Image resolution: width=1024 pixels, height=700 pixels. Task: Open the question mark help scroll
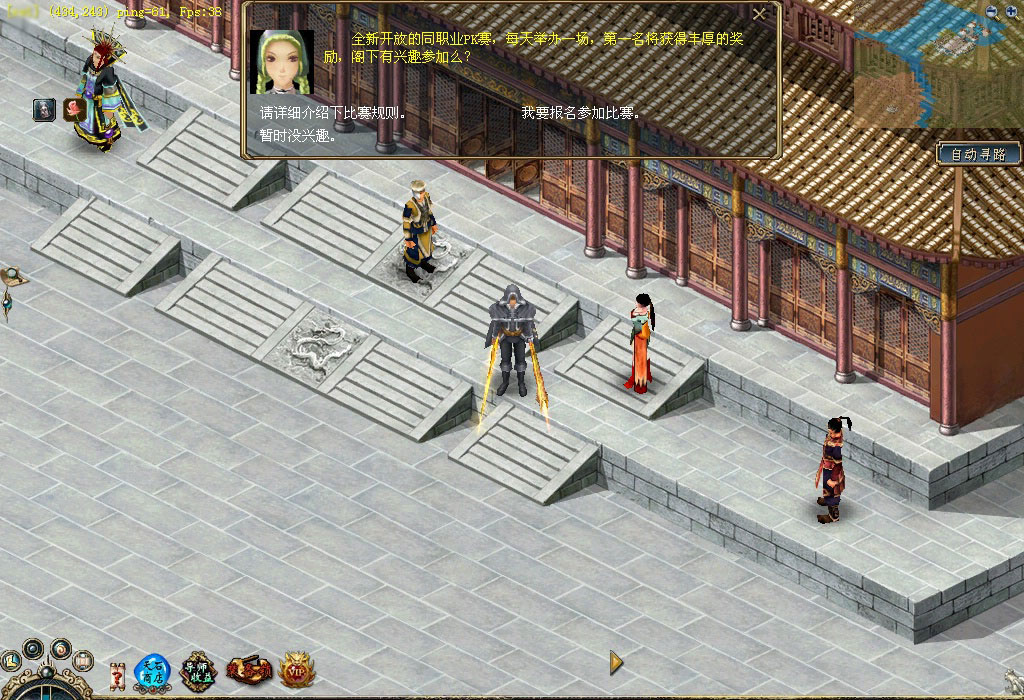[x=117, y=676]
